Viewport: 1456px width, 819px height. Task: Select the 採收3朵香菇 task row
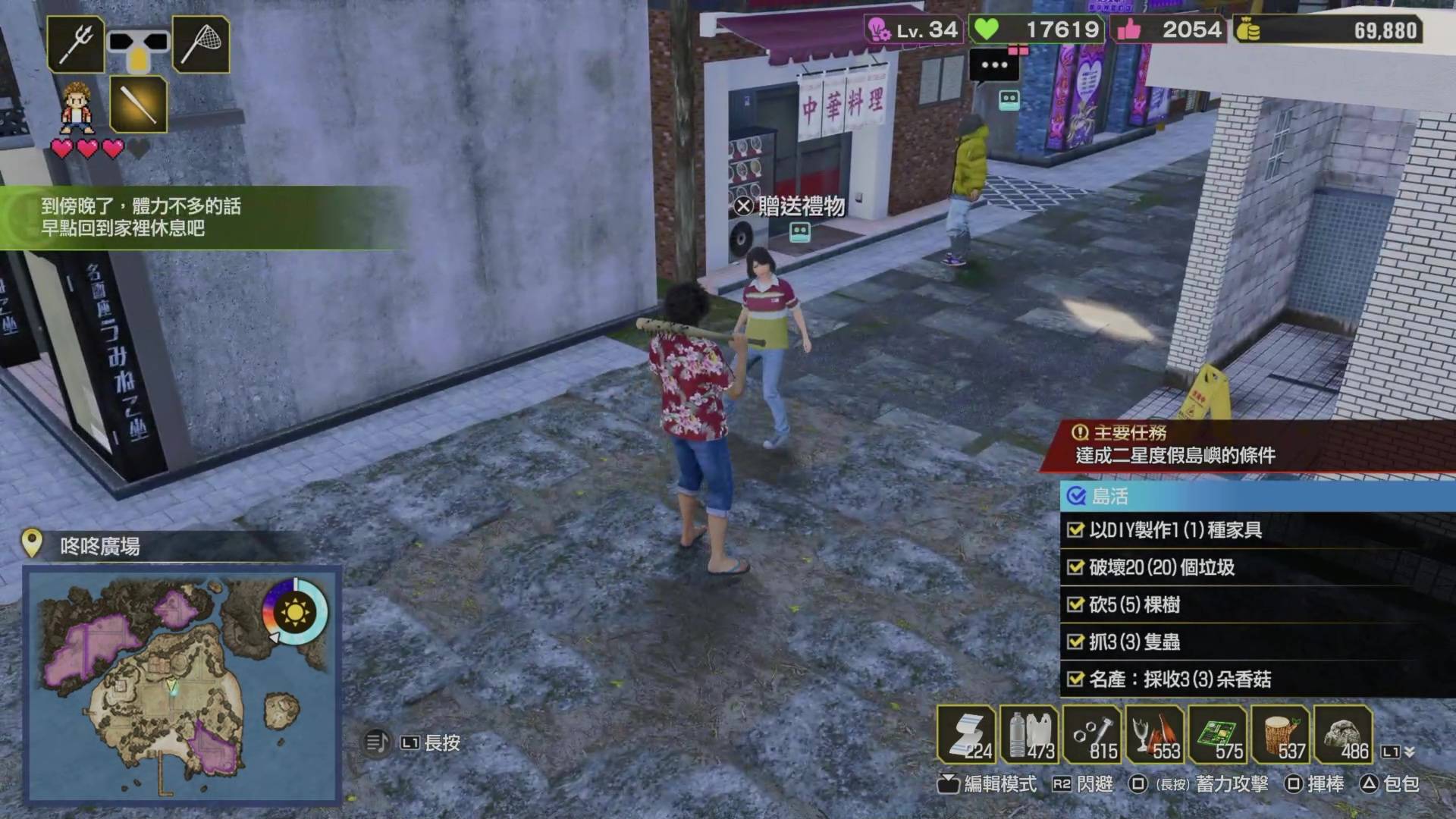tap(1255, 679)
